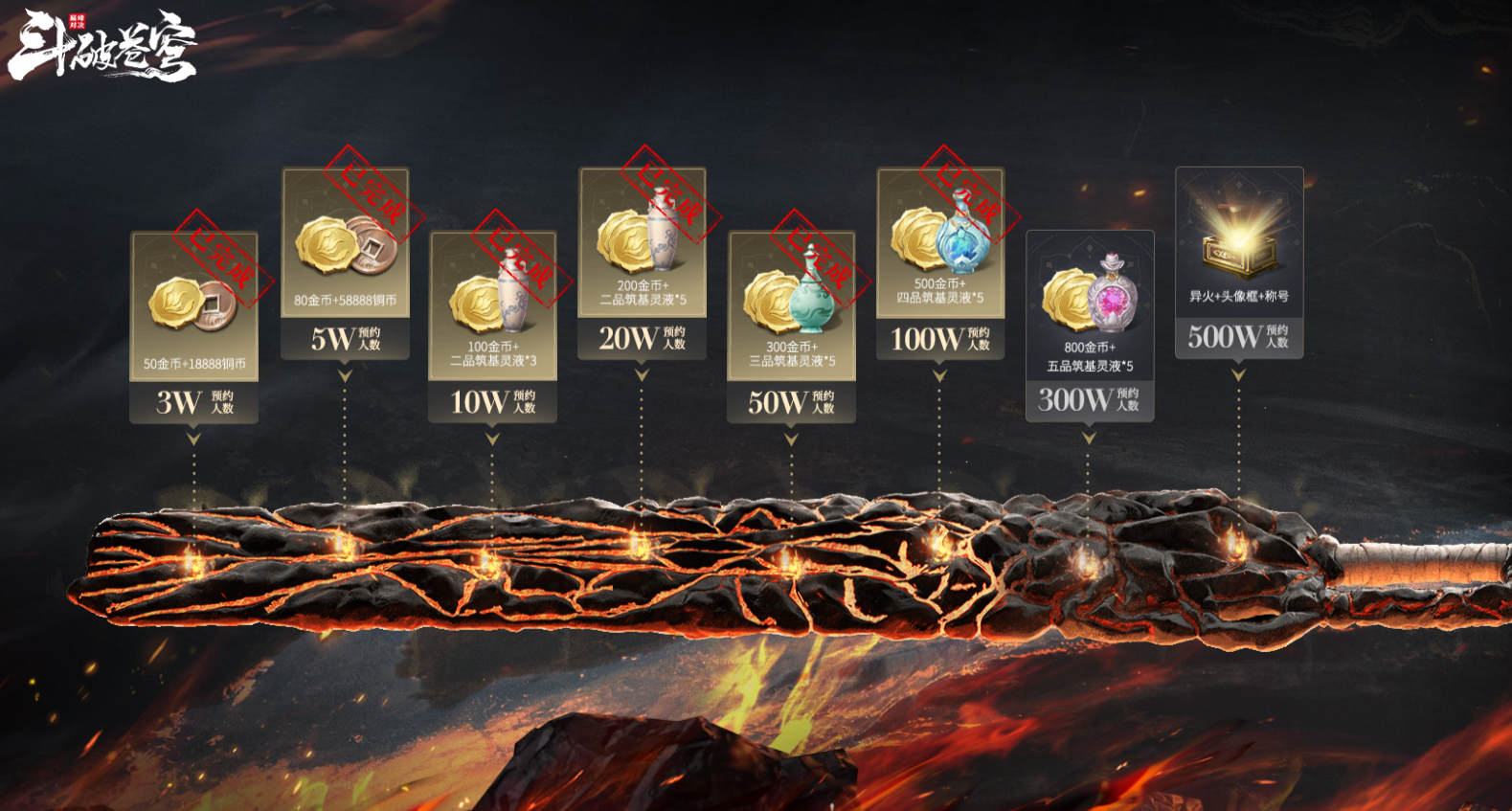Select the 50W reward tier card
Viewport: 1512px width, 811px height.
[x=791, y=326]
